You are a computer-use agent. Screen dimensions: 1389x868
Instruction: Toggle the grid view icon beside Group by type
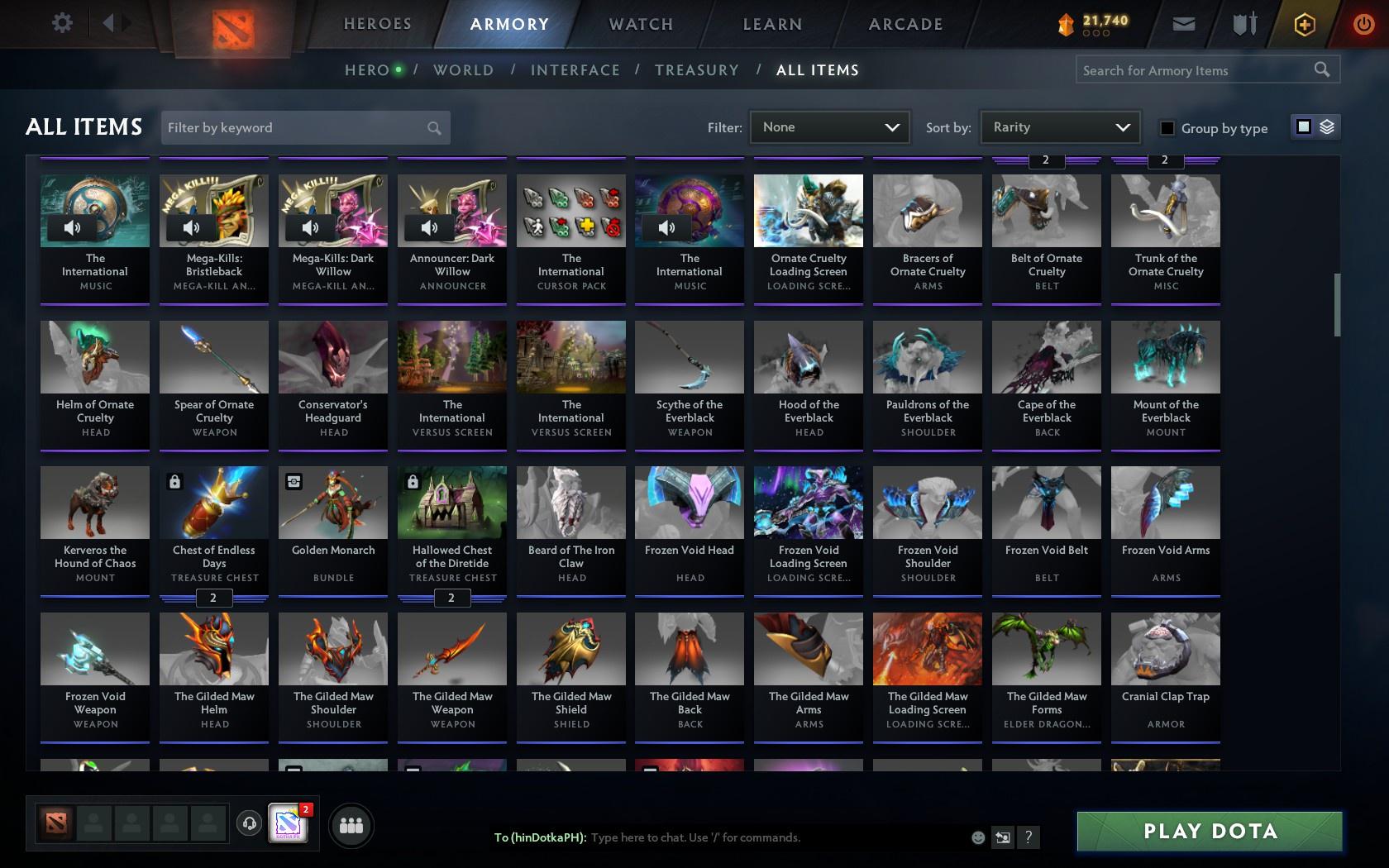(1303, 126)
